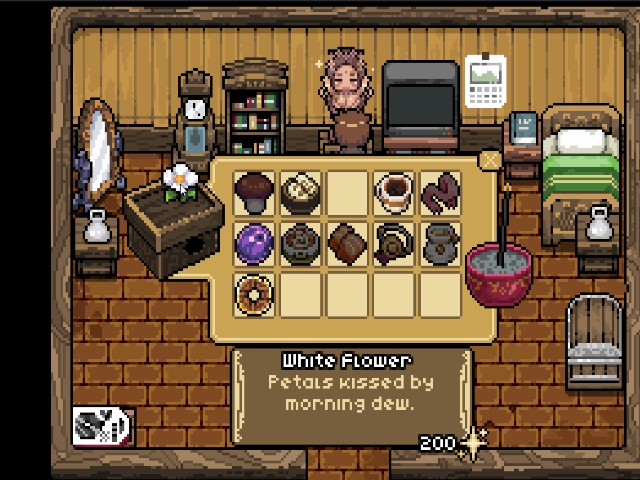Pick the dark green pot with a spiral

pos(300,243)
